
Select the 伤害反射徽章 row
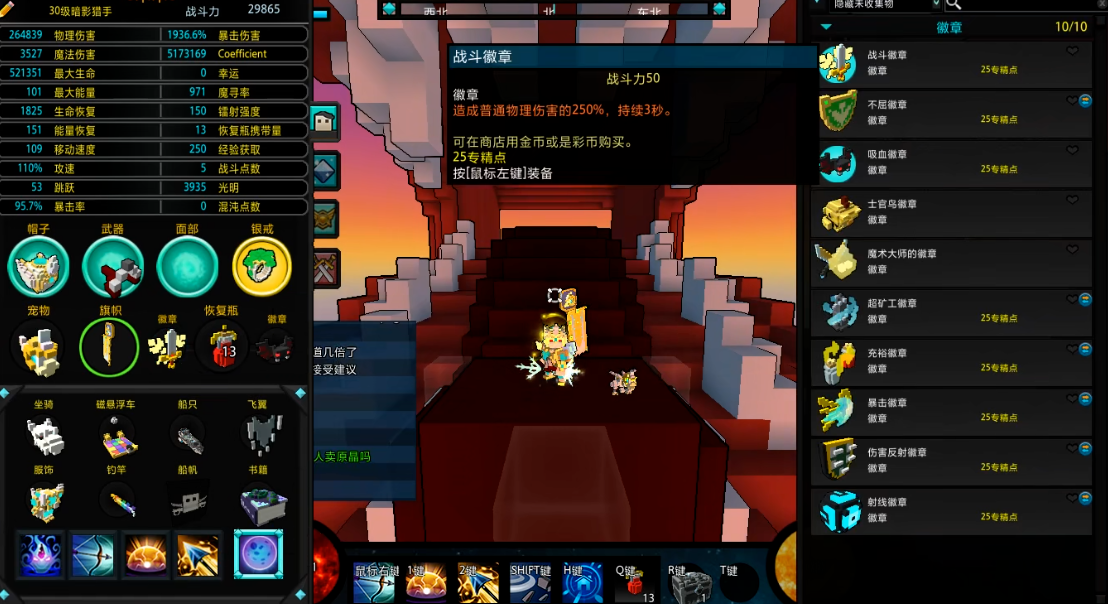tap(950, 460)
